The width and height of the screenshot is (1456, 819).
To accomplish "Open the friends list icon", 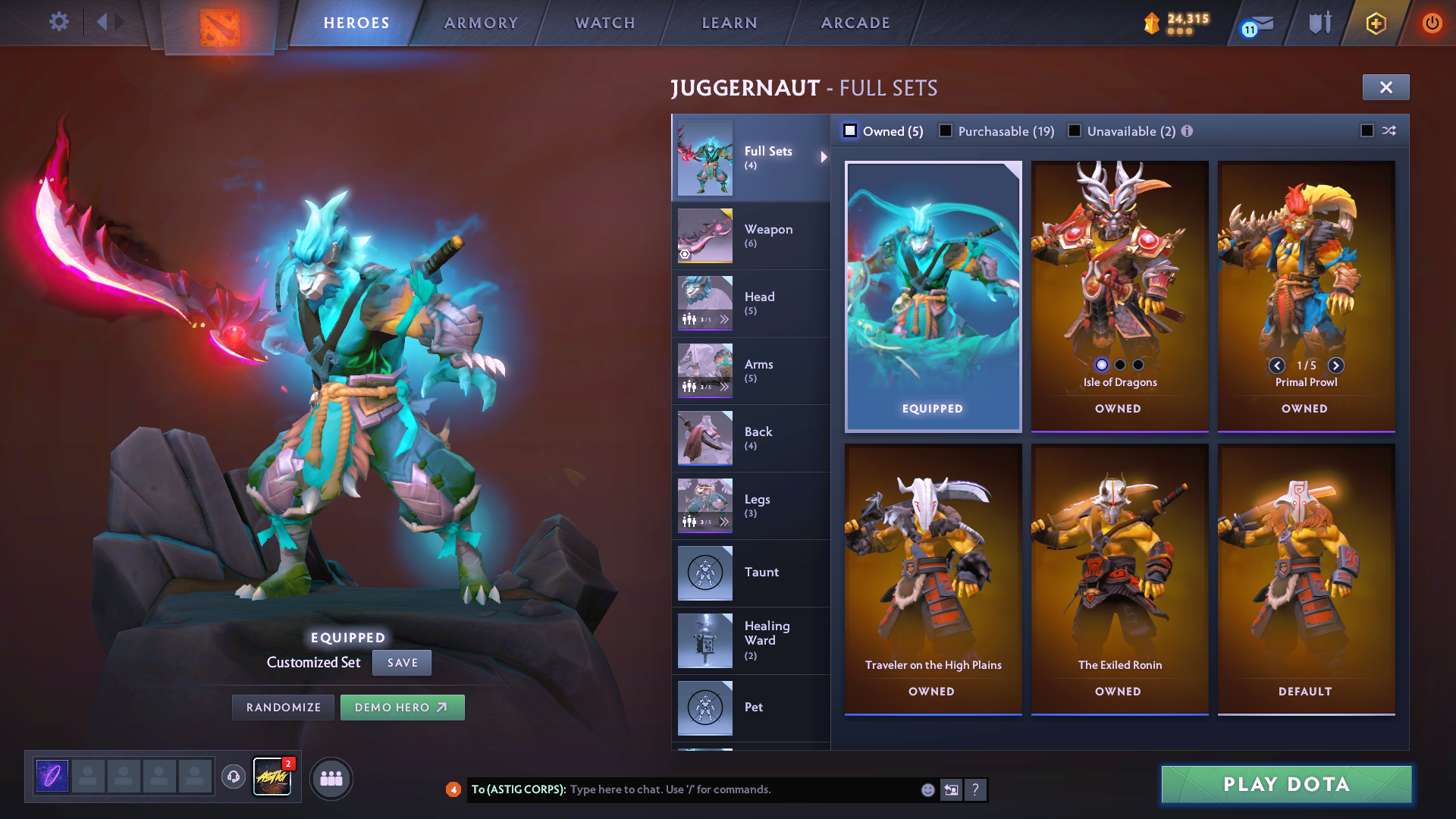I will coord(331,778).
